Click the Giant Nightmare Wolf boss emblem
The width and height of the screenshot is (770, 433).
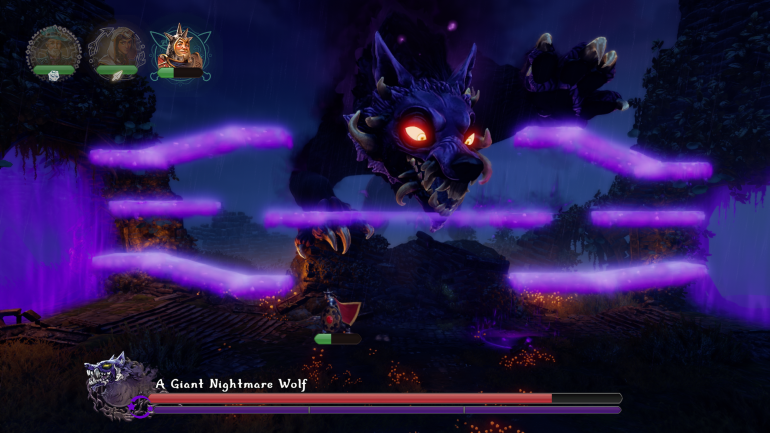[x=116, y=384]
